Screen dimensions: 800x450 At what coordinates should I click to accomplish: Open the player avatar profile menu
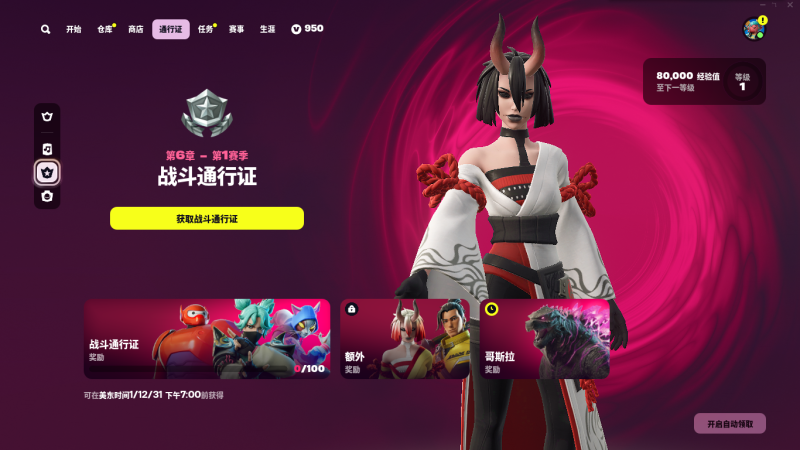754,29
